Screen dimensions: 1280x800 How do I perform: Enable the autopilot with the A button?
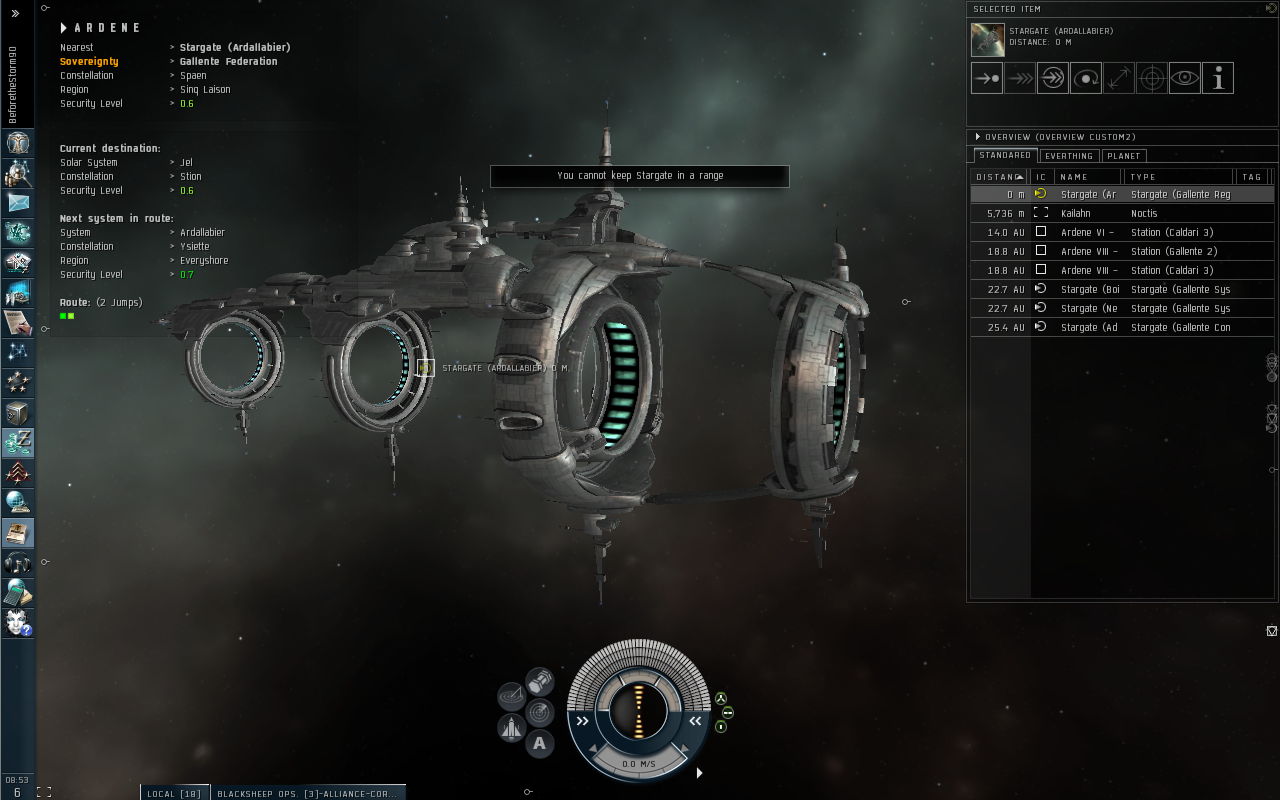540,743
